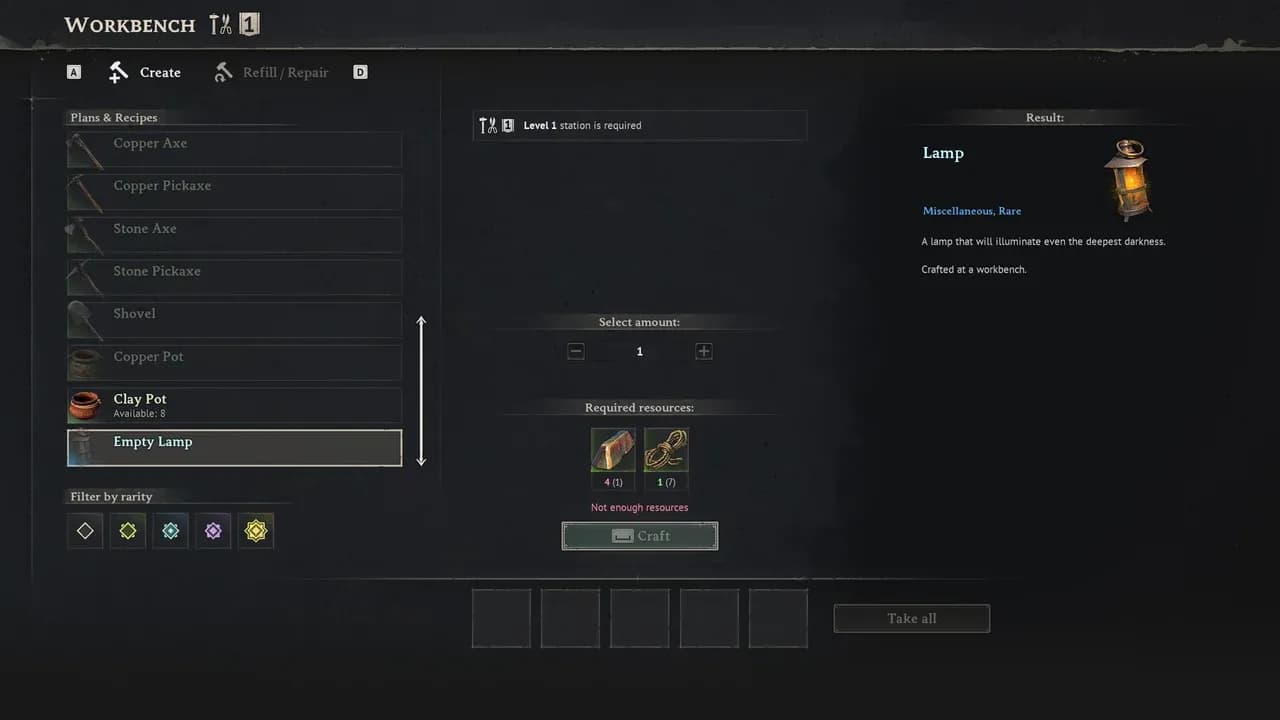Click the Copper Pickaxe recipe icon

pyautogui.click(x=85, y=191)
